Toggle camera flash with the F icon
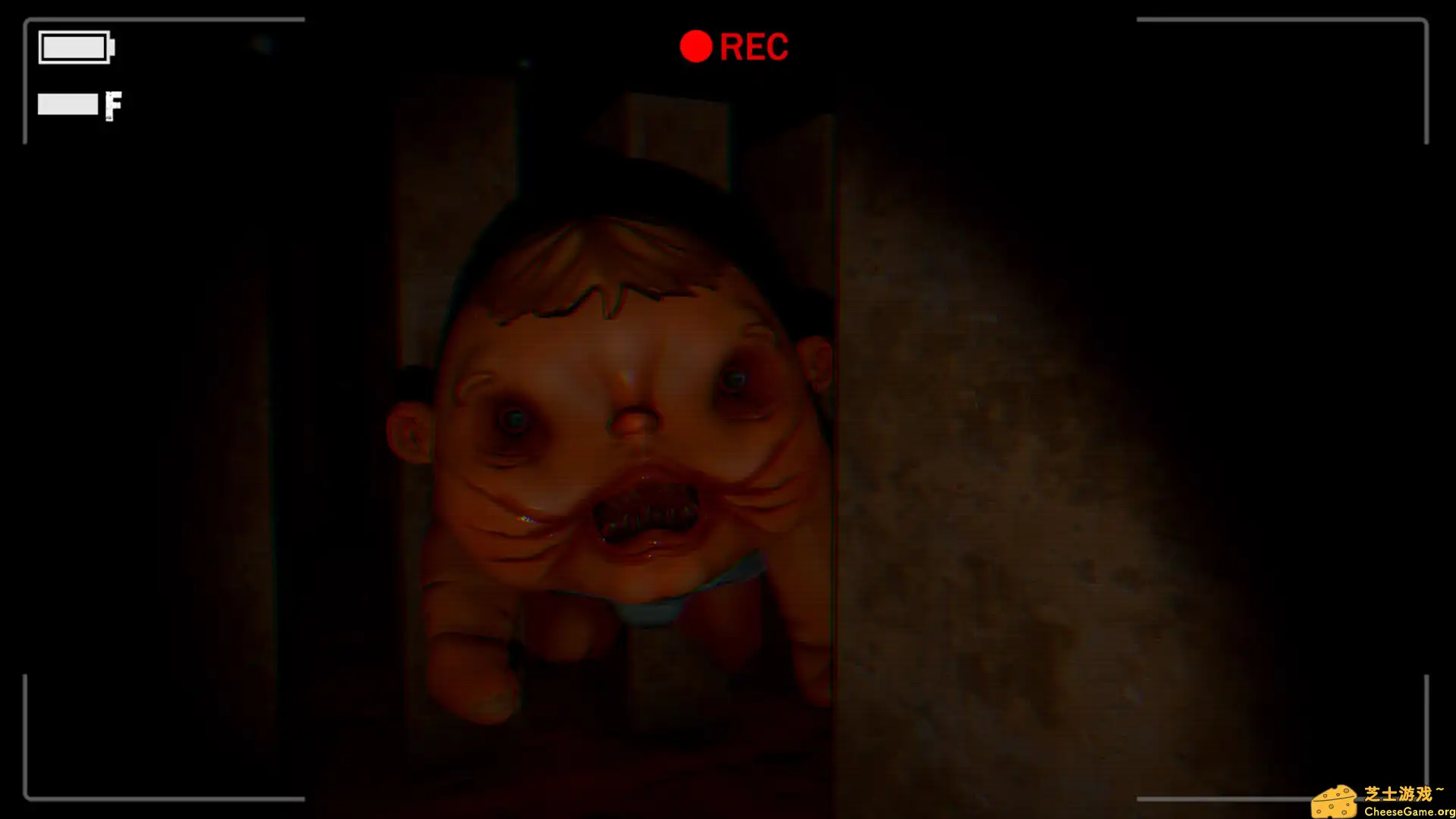The width and height of the screenshot is (1456, 819). coord(114,104)
